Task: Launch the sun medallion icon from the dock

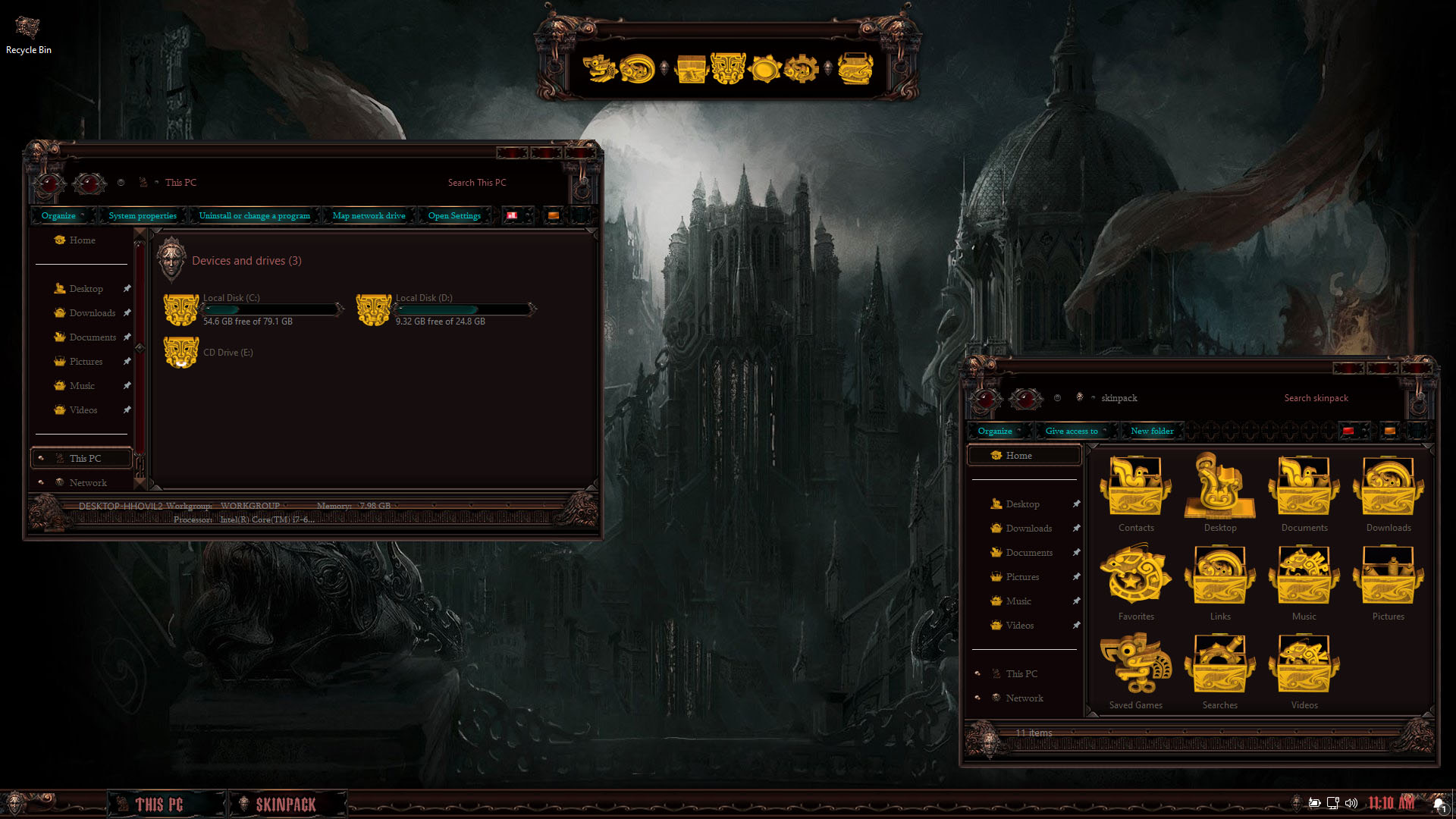Action: [x=766, y=68]
